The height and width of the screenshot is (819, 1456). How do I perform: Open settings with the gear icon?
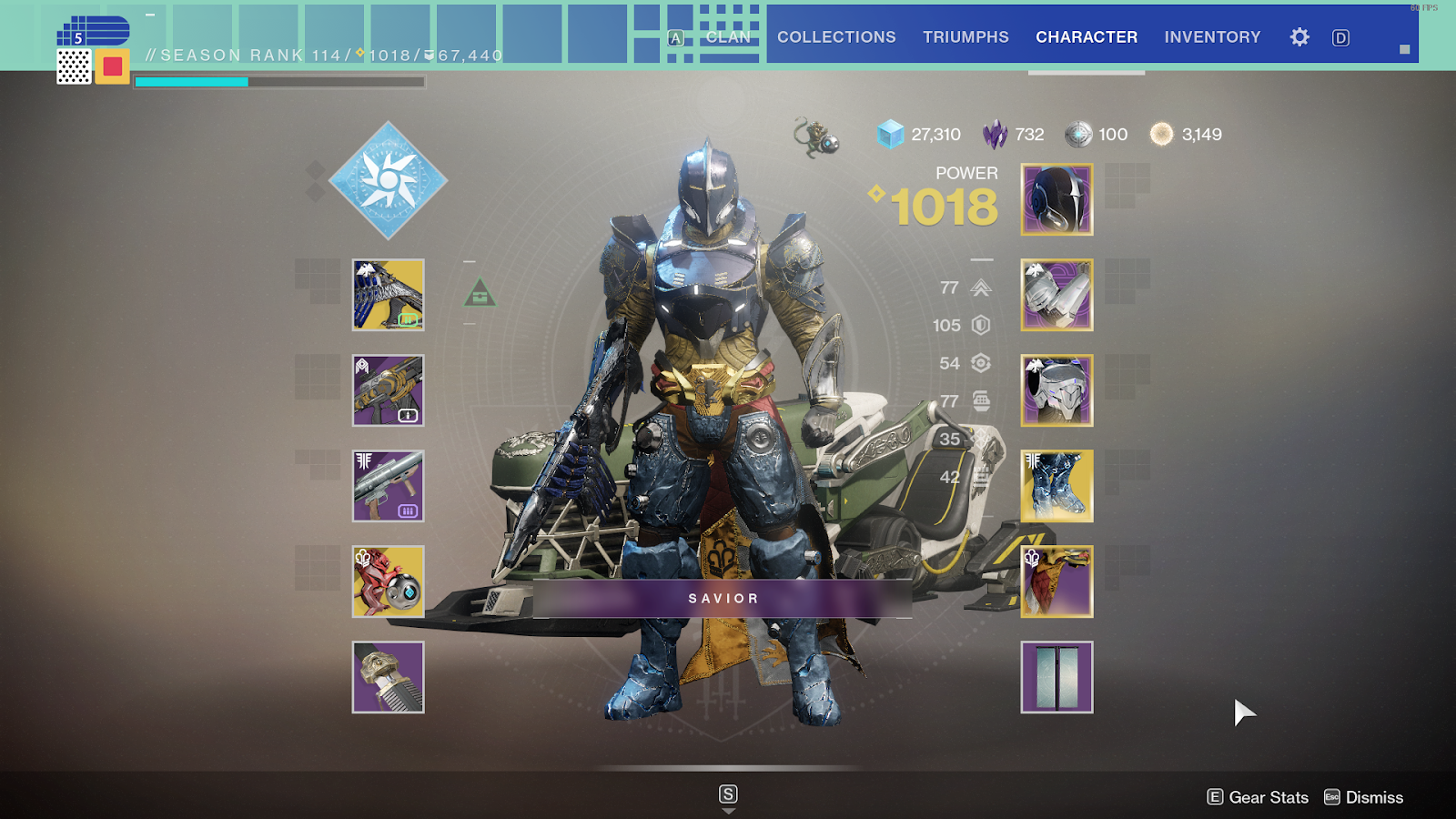click(1299, 37)
